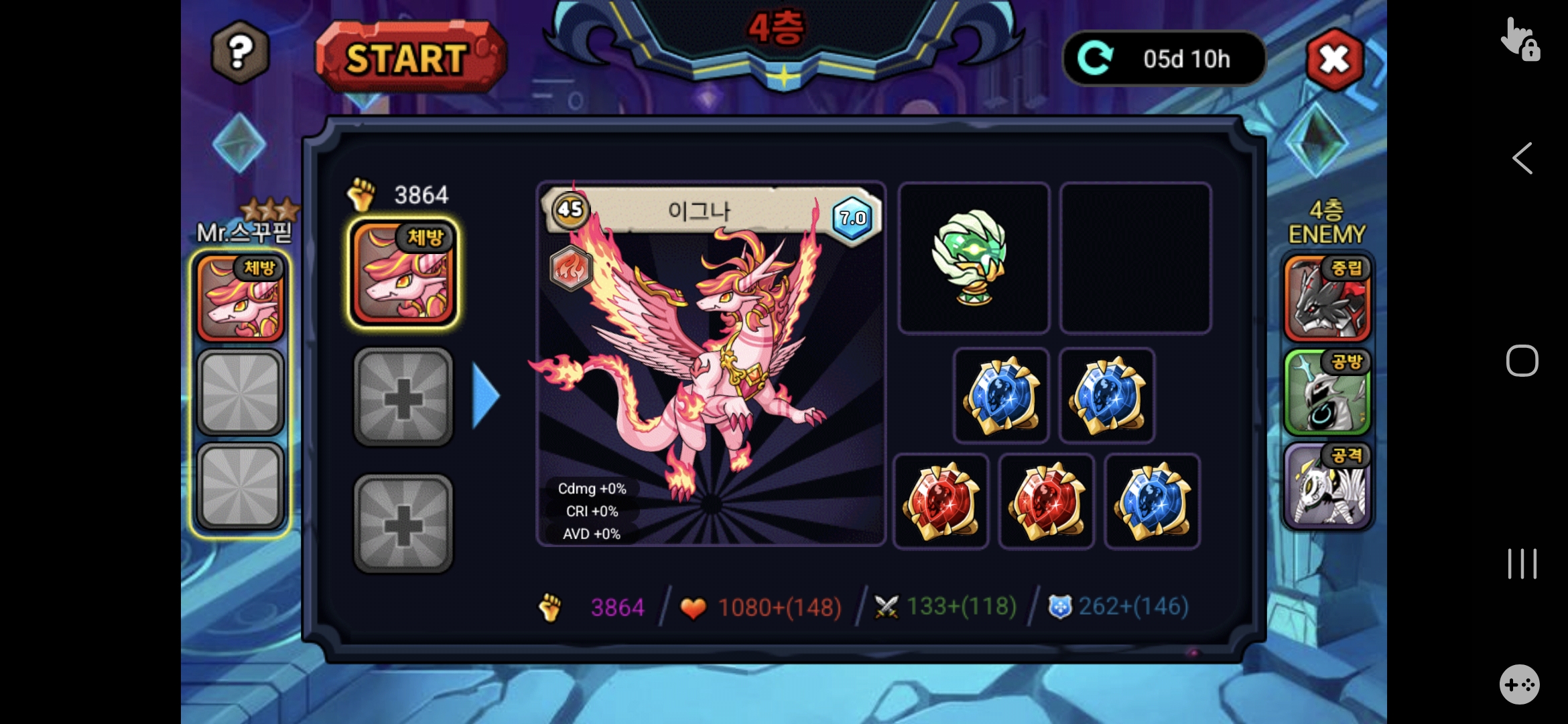Screen dimensions: 1568x724
Task: Toggle the touch lock icon
Action: click(x=1519, y=39)
